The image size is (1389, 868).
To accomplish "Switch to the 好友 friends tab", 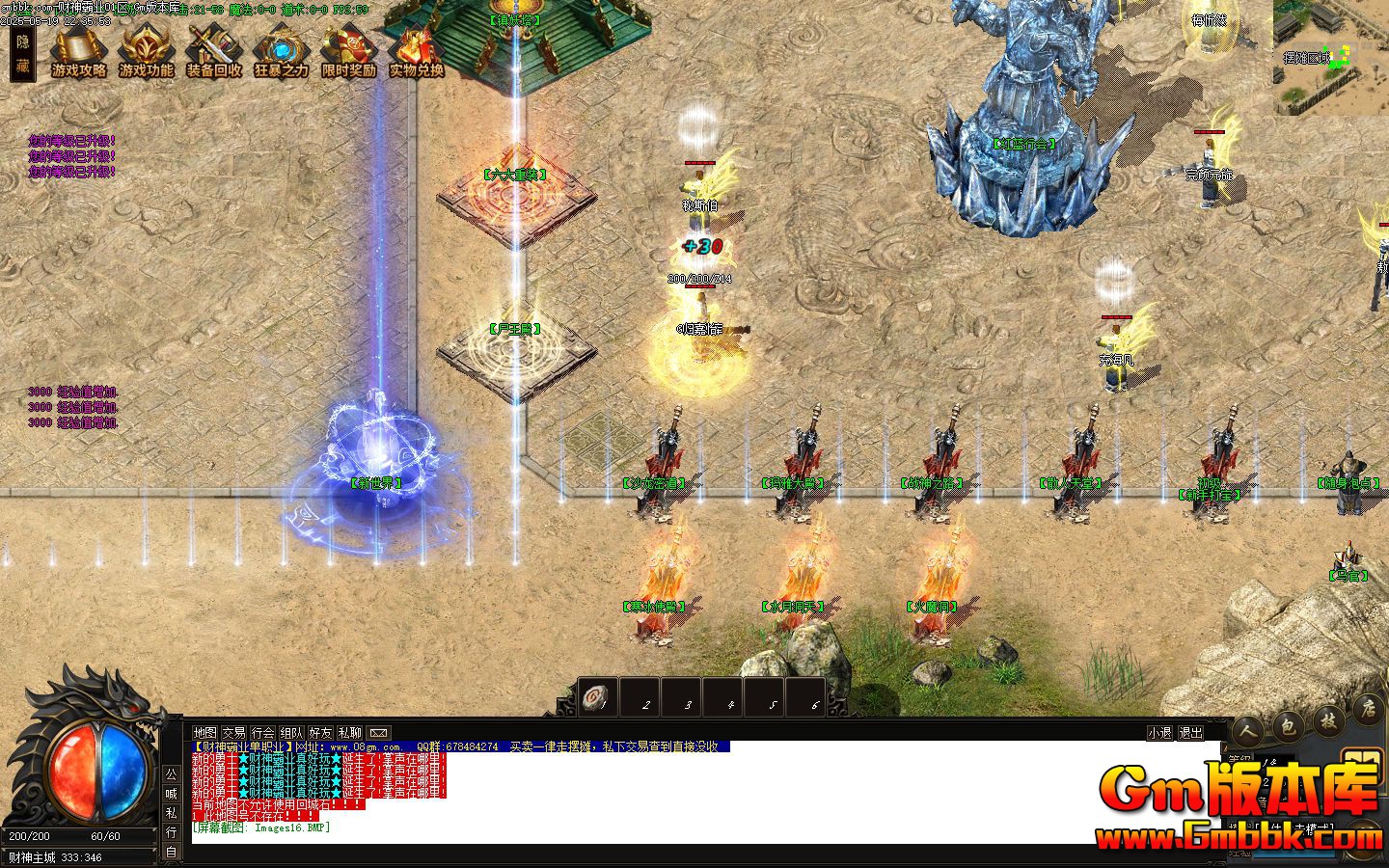I will coord(318,732).
